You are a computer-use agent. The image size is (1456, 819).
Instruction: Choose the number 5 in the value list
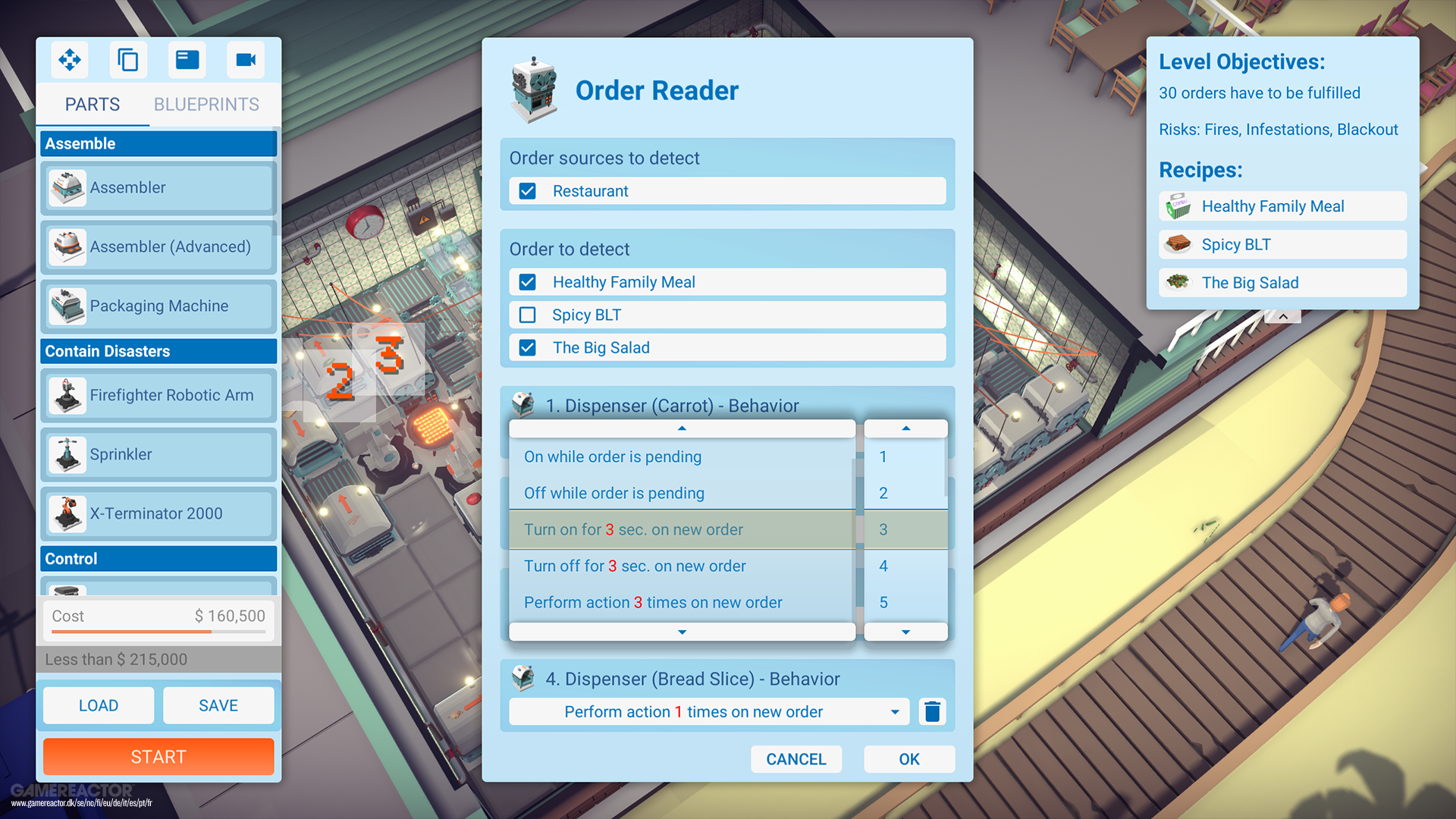(883, 602)
